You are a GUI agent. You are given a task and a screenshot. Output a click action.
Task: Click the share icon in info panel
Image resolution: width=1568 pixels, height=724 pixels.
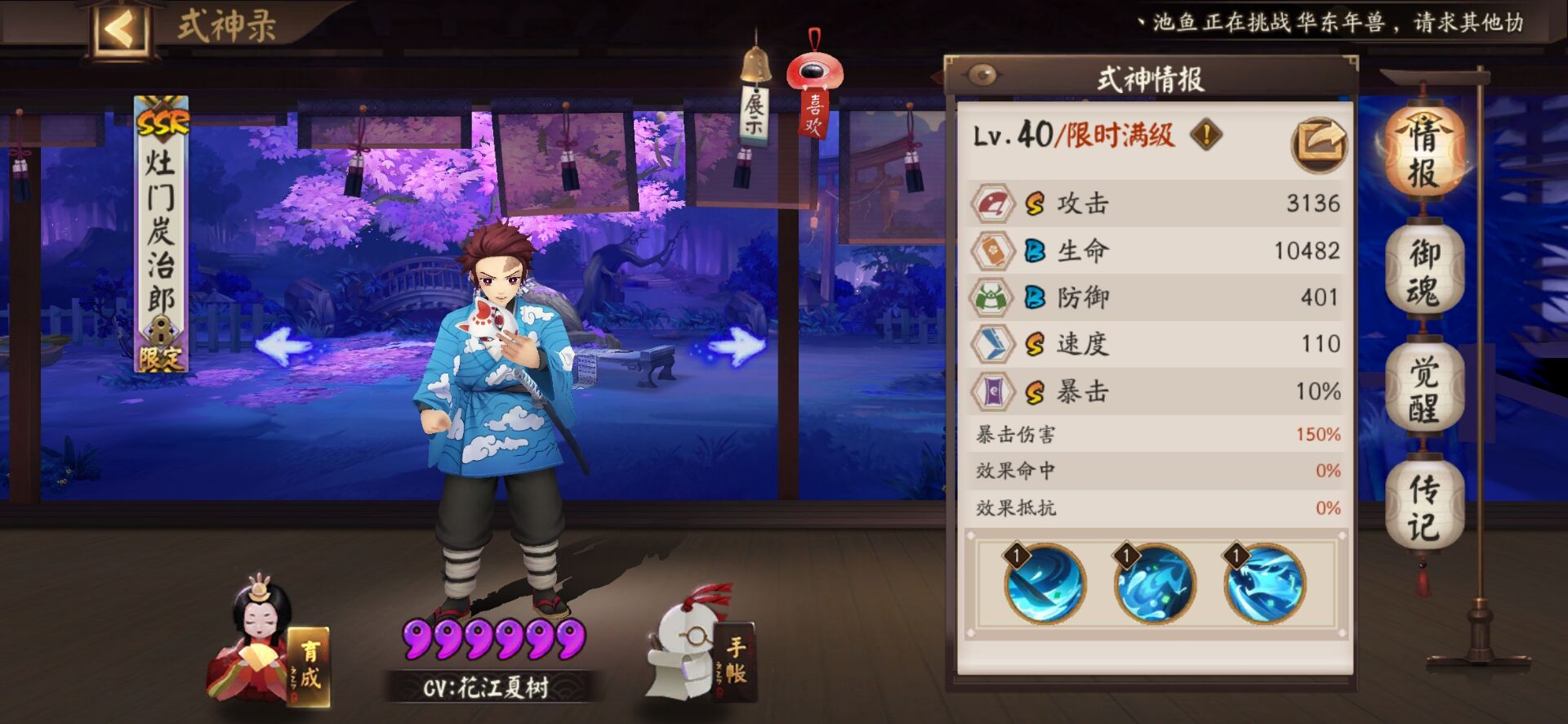(1318, 144)
